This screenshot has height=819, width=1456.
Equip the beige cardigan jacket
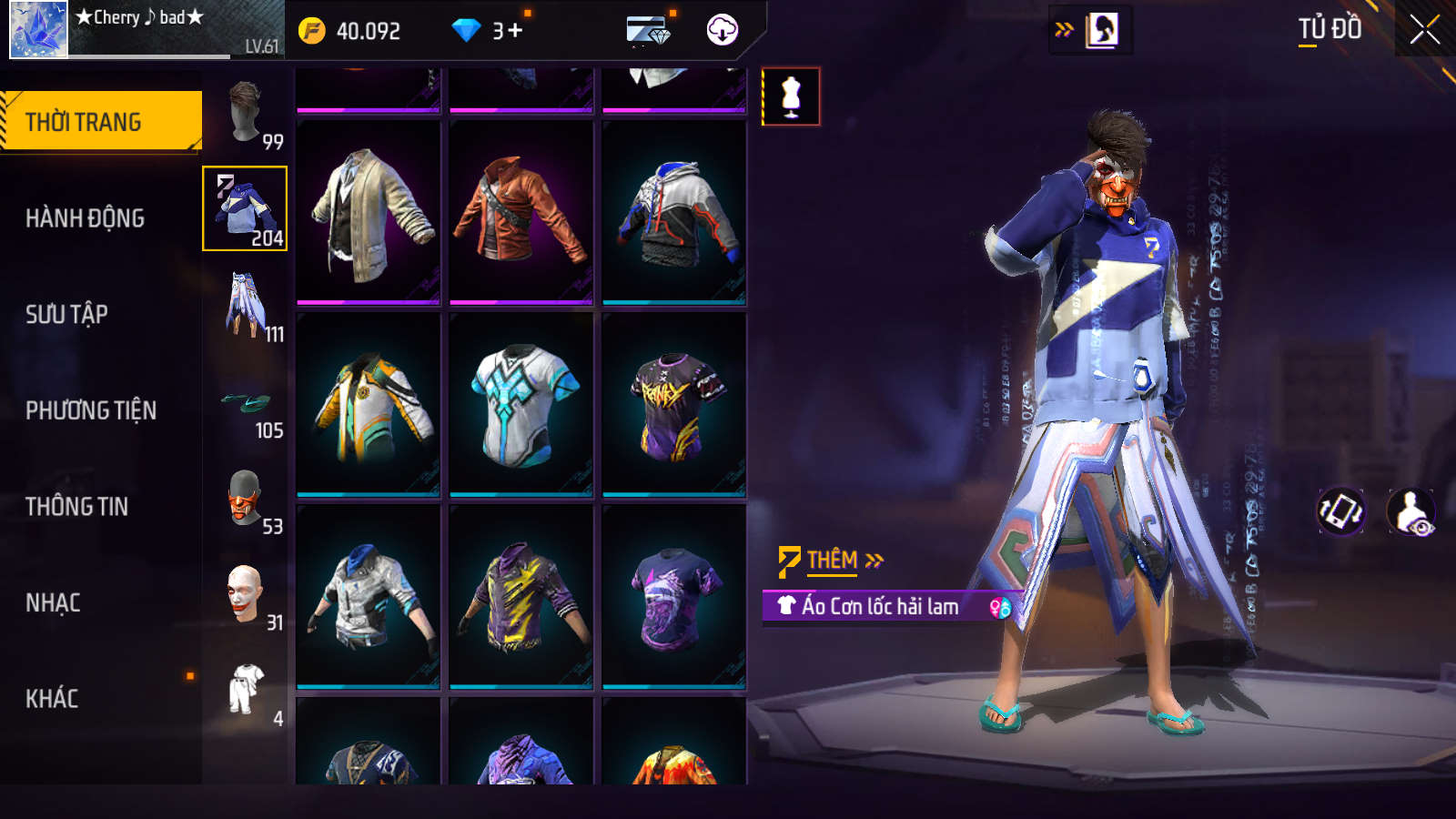pyautogui.click(x=369, y=212)
